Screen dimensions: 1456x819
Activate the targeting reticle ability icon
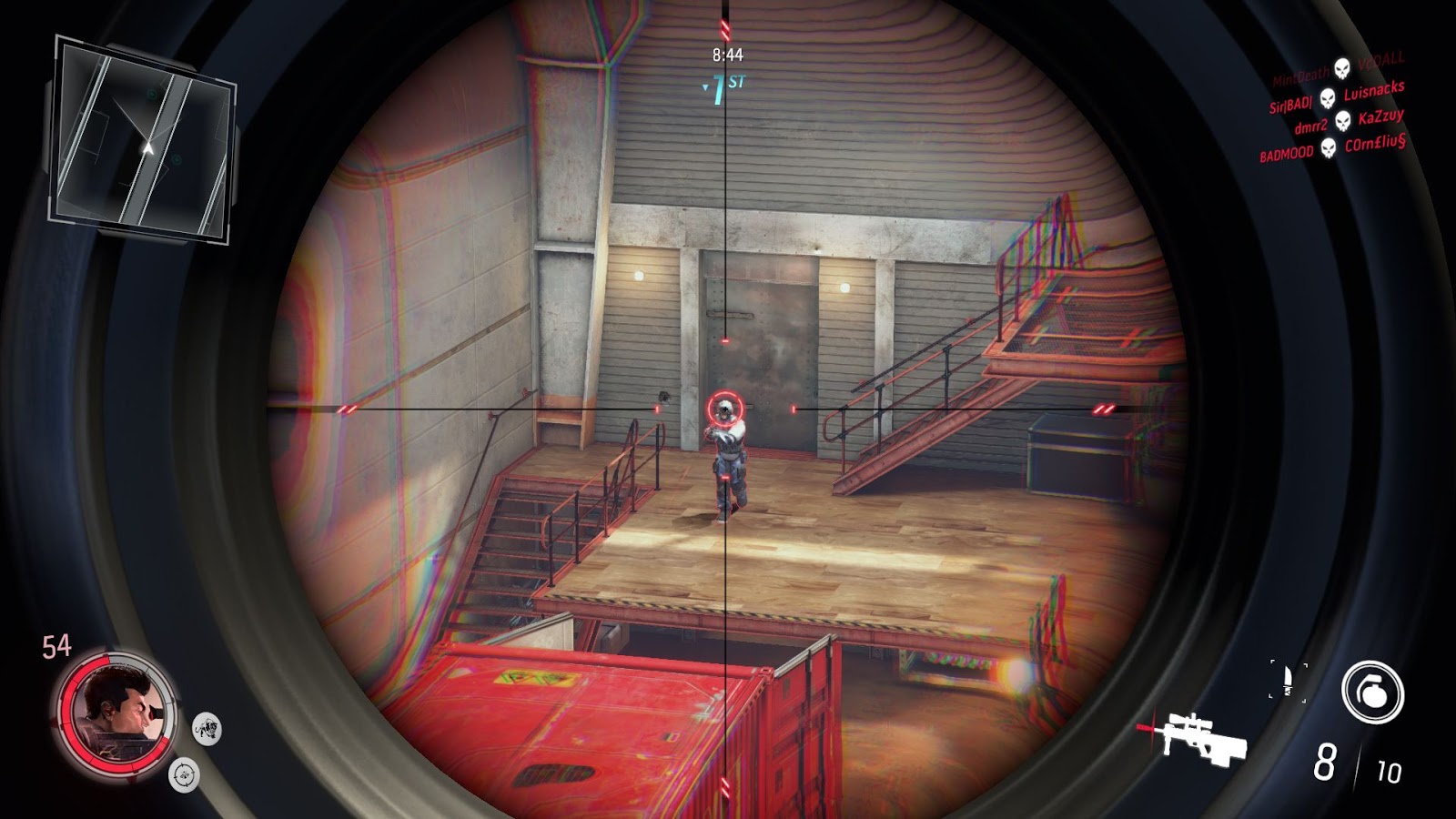tap(183, 775)
